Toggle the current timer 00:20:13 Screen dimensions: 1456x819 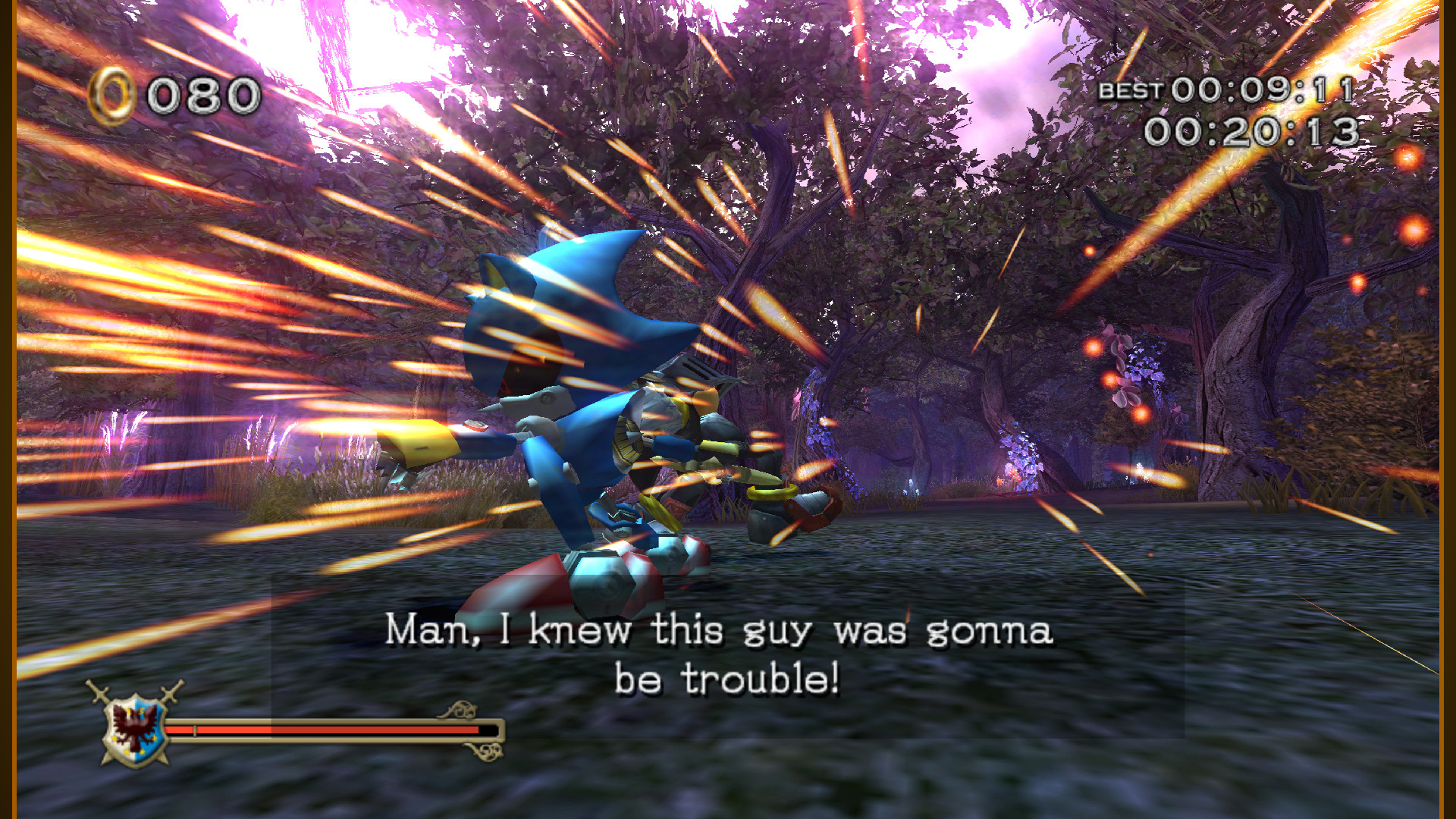click(1251, 131)
